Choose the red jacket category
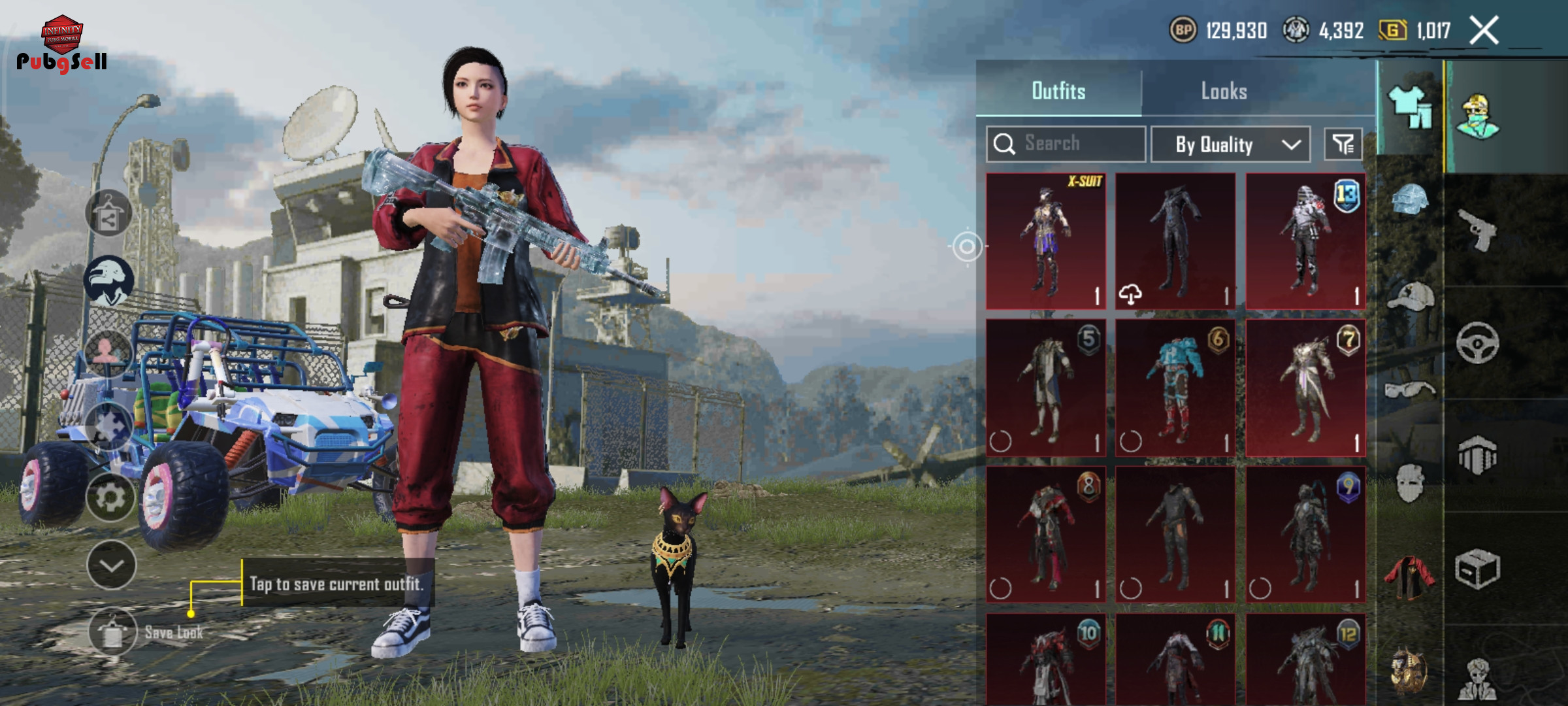The height and width of the screenshot is (706, 1568). pos(1410,577)
